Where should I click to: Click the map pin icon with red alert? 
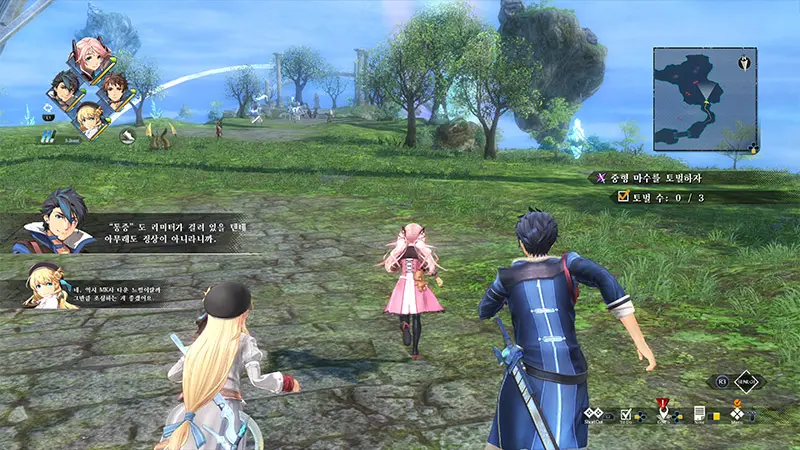coord(661,412)
